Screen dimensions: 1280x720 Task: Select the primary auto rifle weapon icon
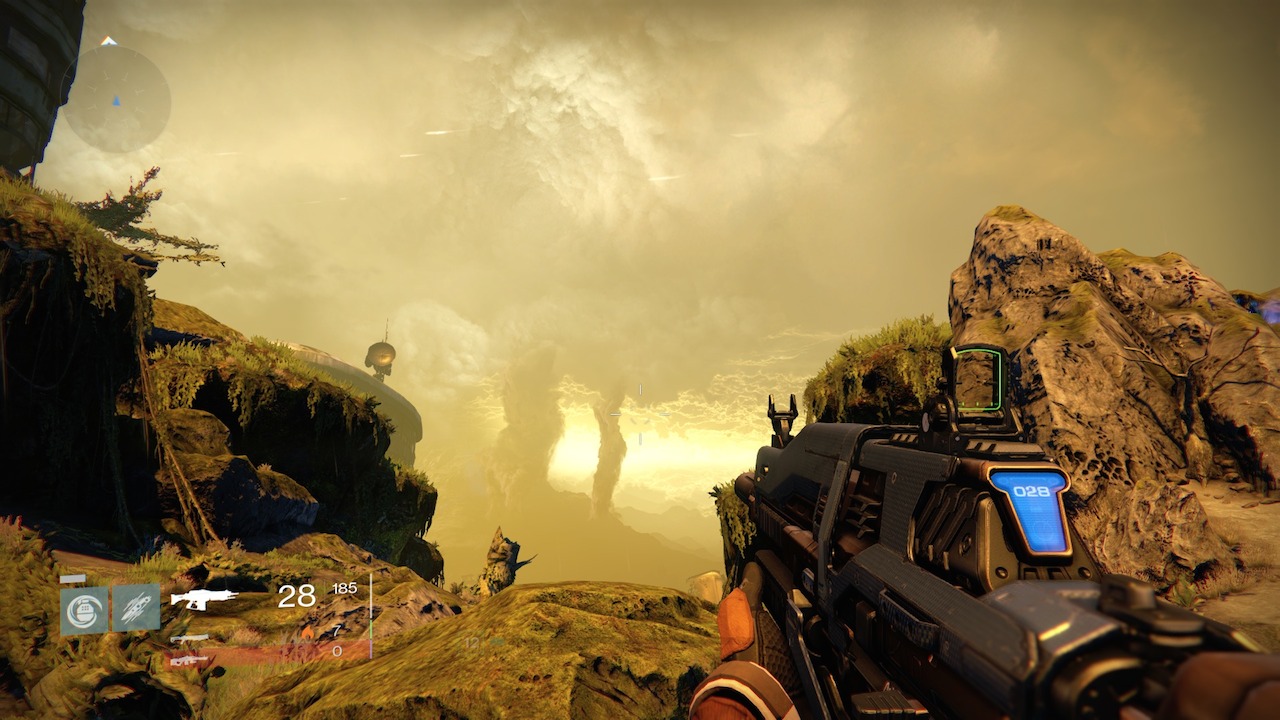click(x=204, y=599)
